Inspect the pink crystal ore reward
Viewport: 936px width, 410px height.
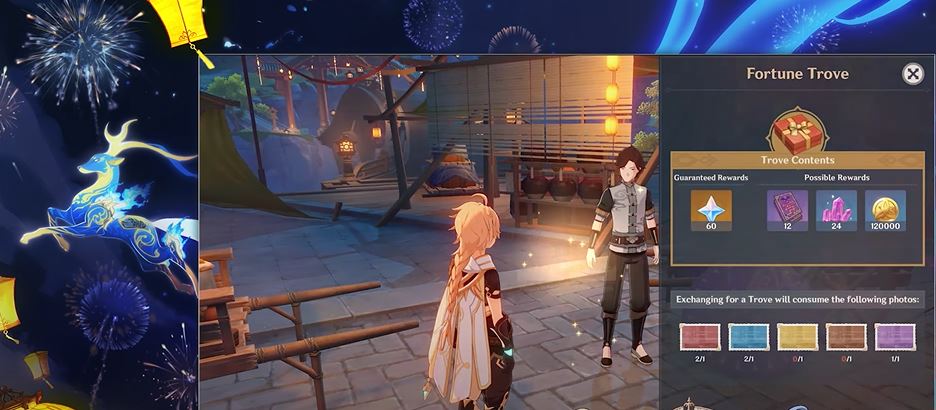point(836,209)
